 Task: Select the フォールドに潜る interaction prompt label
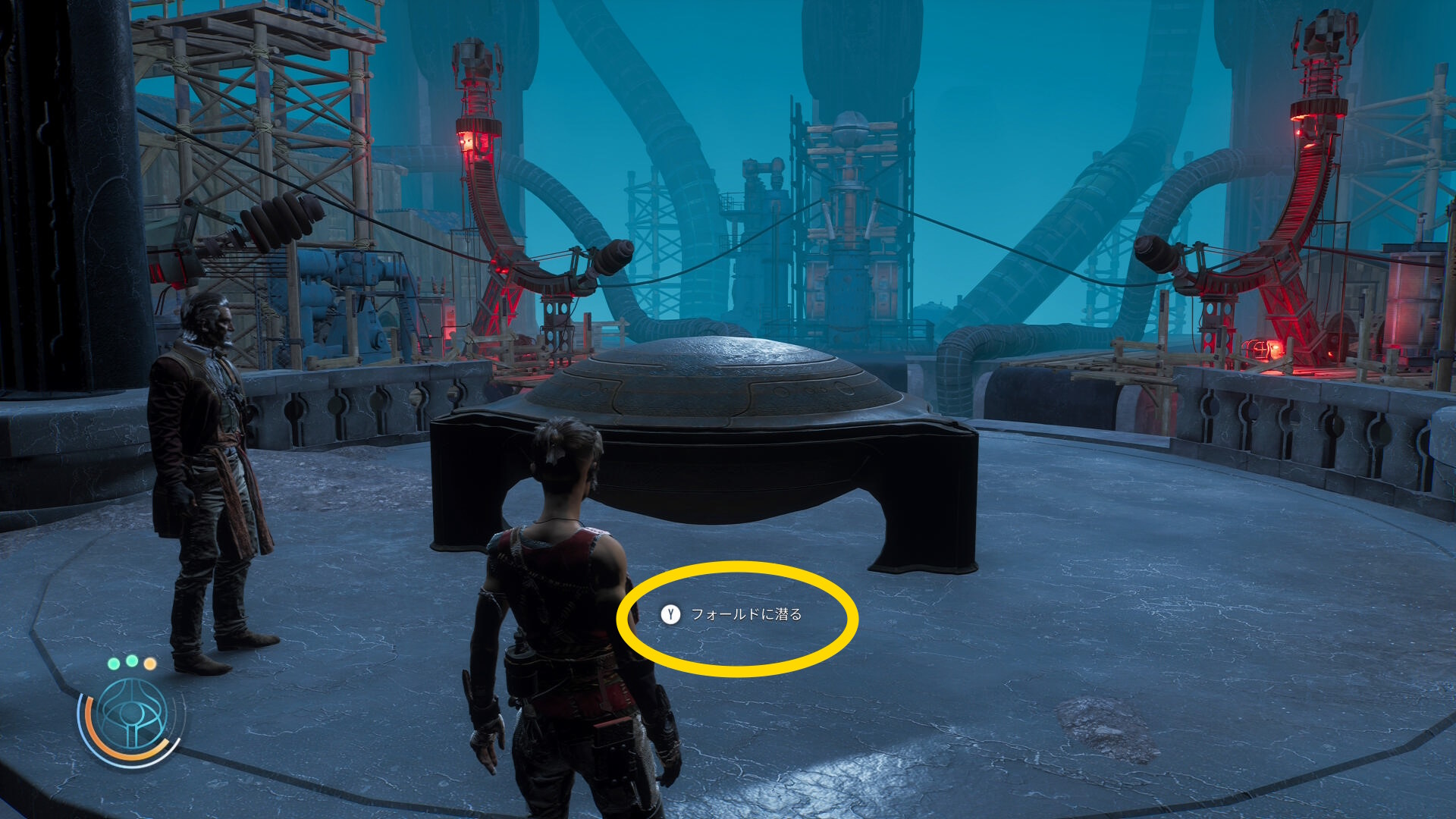tap(745, 614)
